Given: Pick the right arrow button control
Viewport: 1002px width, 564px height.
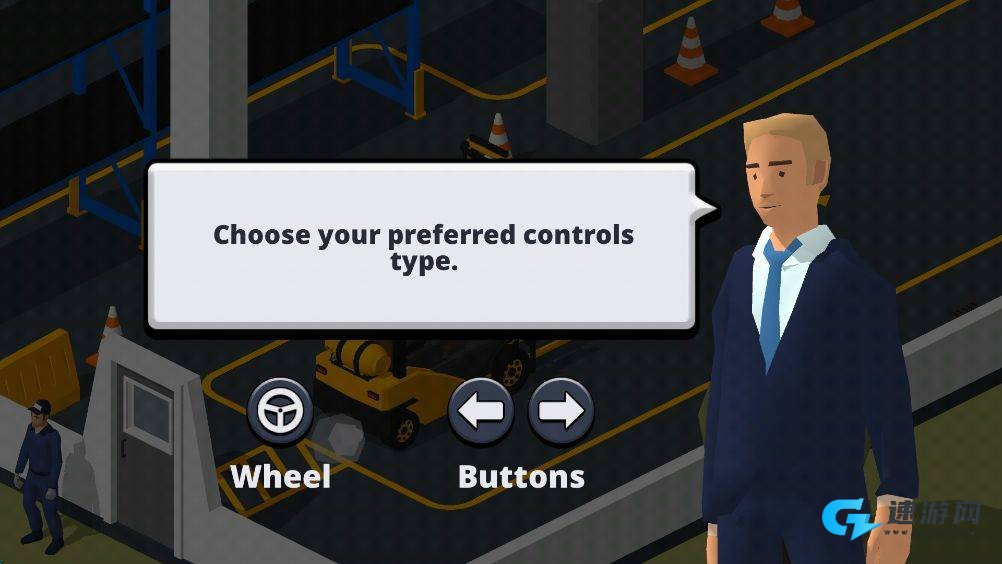Looking at the screenshot, I should point(561,411).
